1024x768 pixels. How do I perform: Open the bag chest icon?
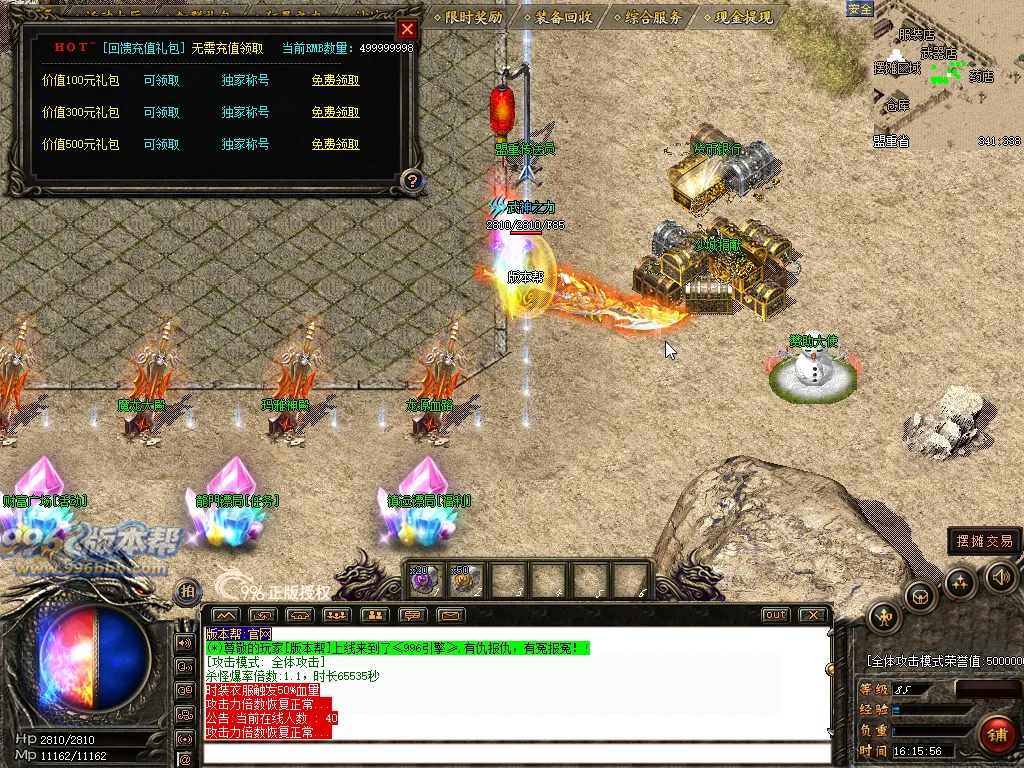tap(921, 597)
